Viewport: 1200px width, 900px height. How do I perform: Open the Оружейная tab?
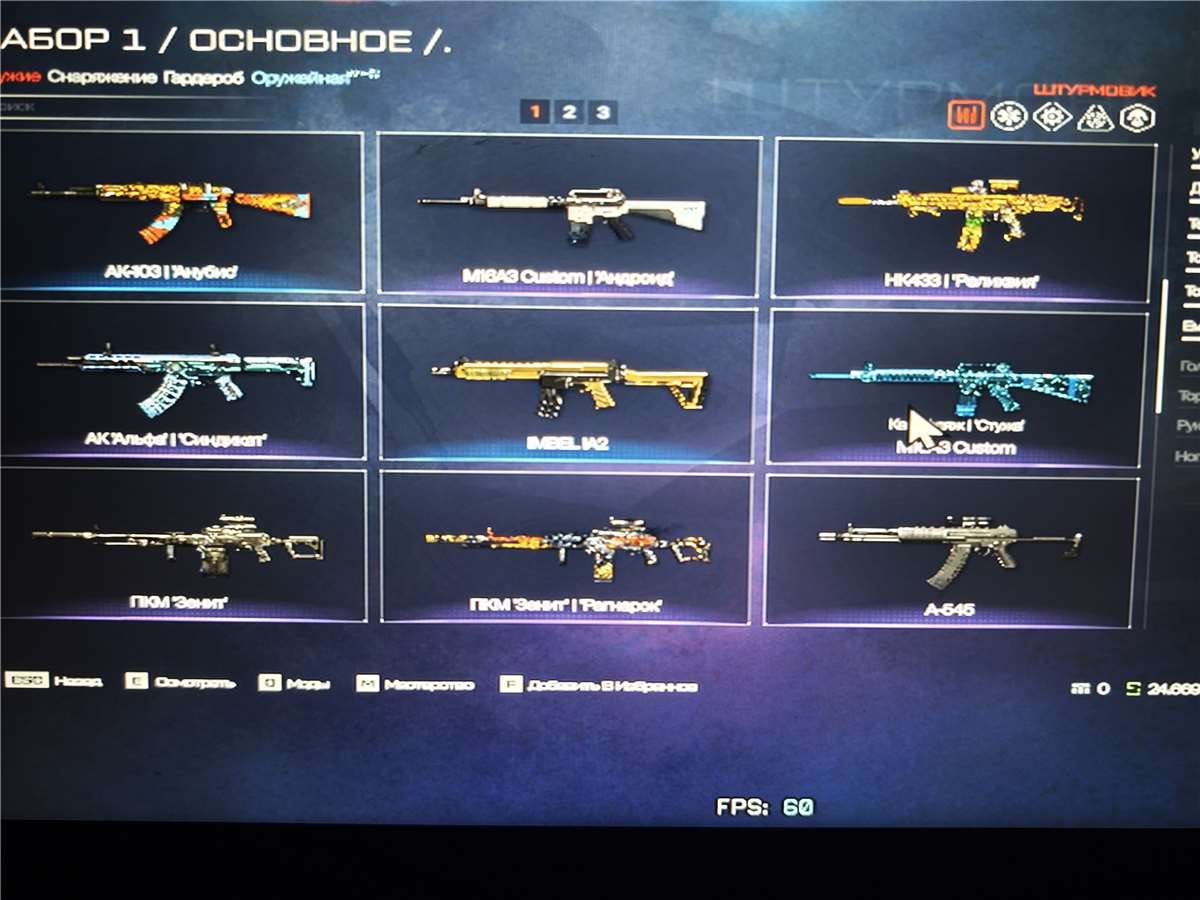(x=300, y=77)
